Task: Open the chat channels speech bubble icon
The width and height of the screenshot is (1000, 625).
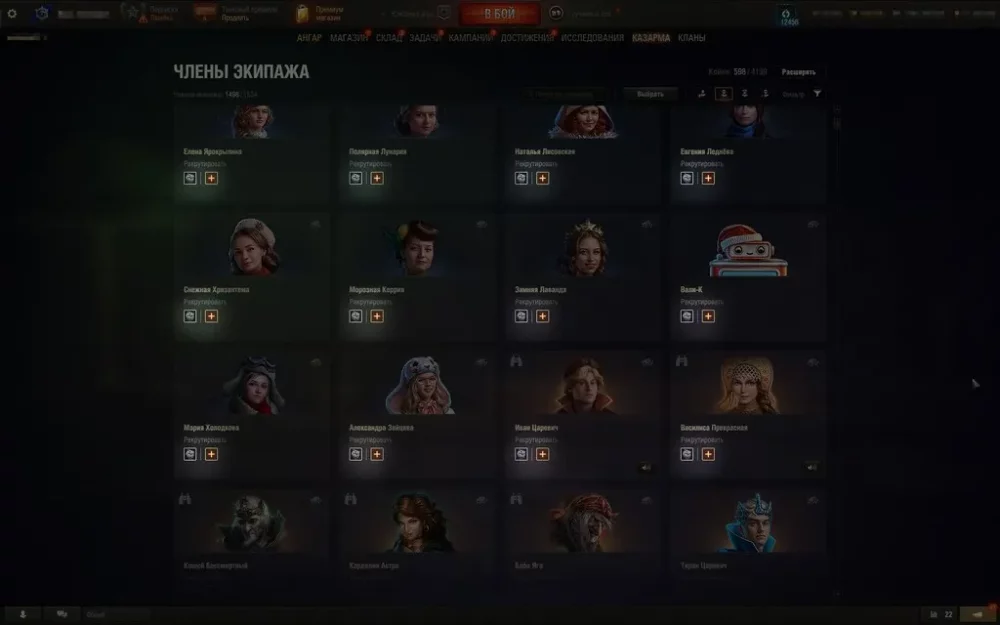Action: coord(62,614)
